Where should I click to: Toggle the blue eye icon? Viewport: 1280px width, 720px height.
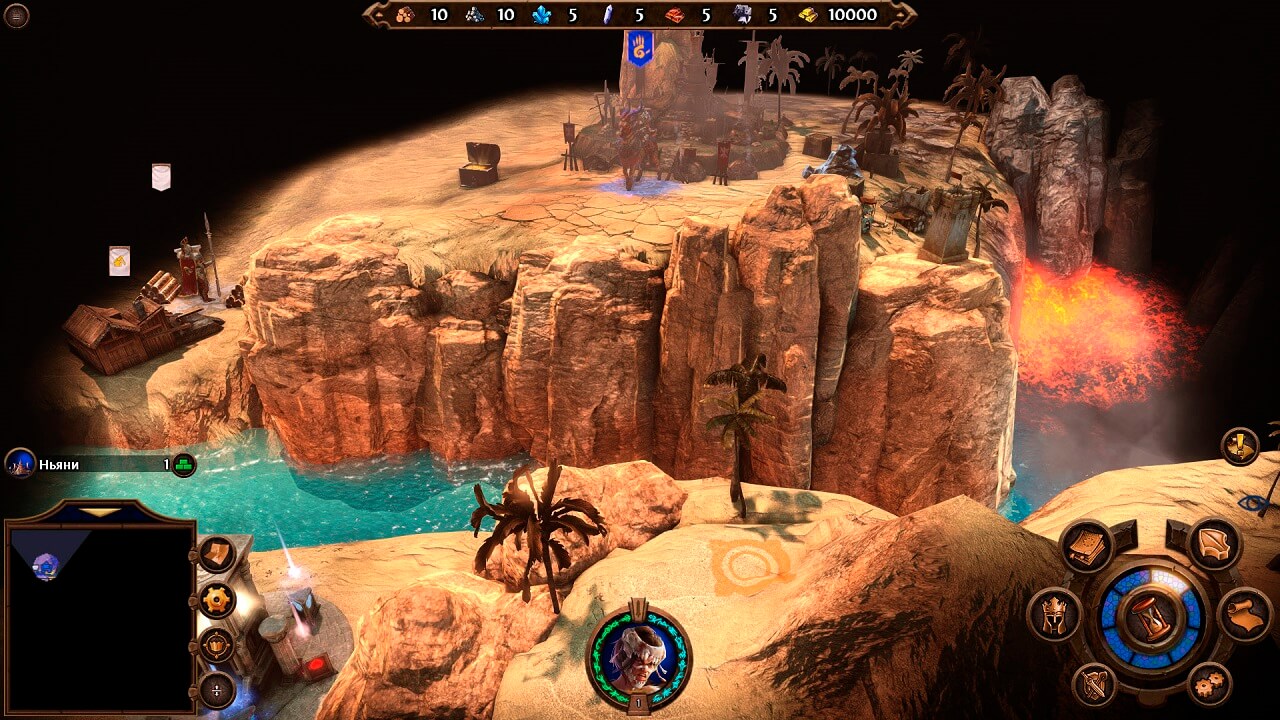(1254, 503)
